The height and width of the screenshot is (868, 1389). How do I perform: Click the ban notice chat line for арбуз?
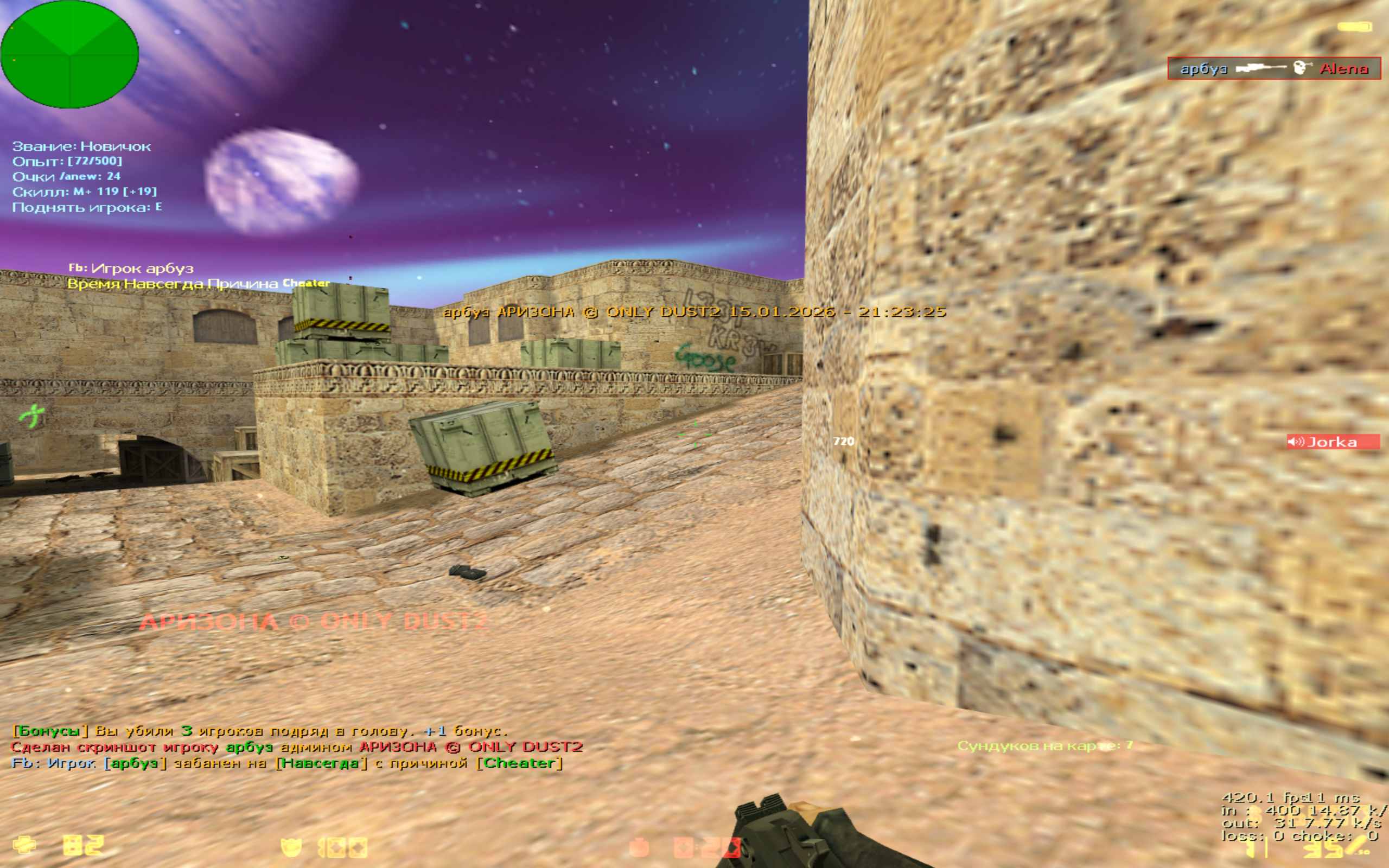tap(287, 763)
